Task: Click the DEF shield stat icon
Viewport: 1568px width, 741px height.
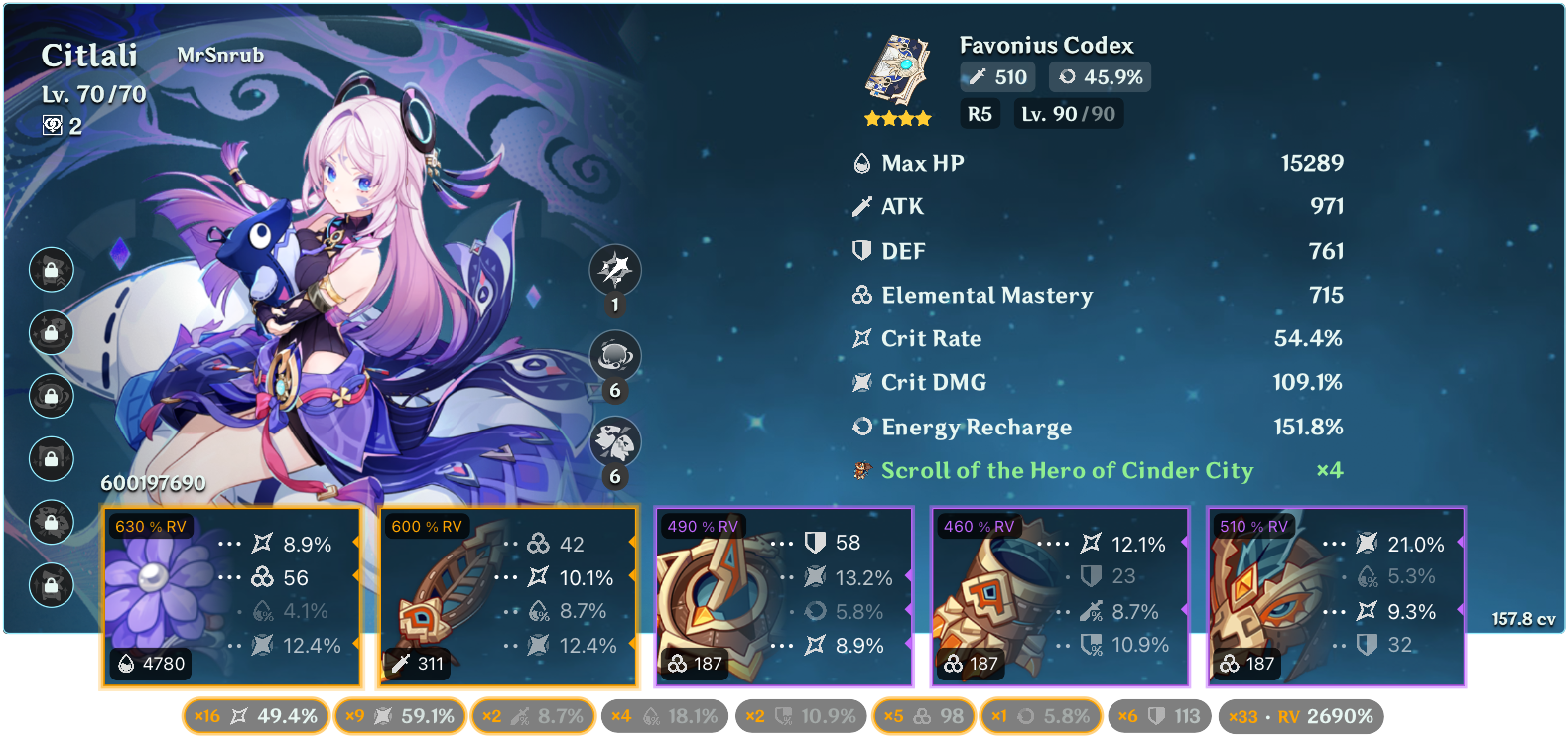Action: 861,250
